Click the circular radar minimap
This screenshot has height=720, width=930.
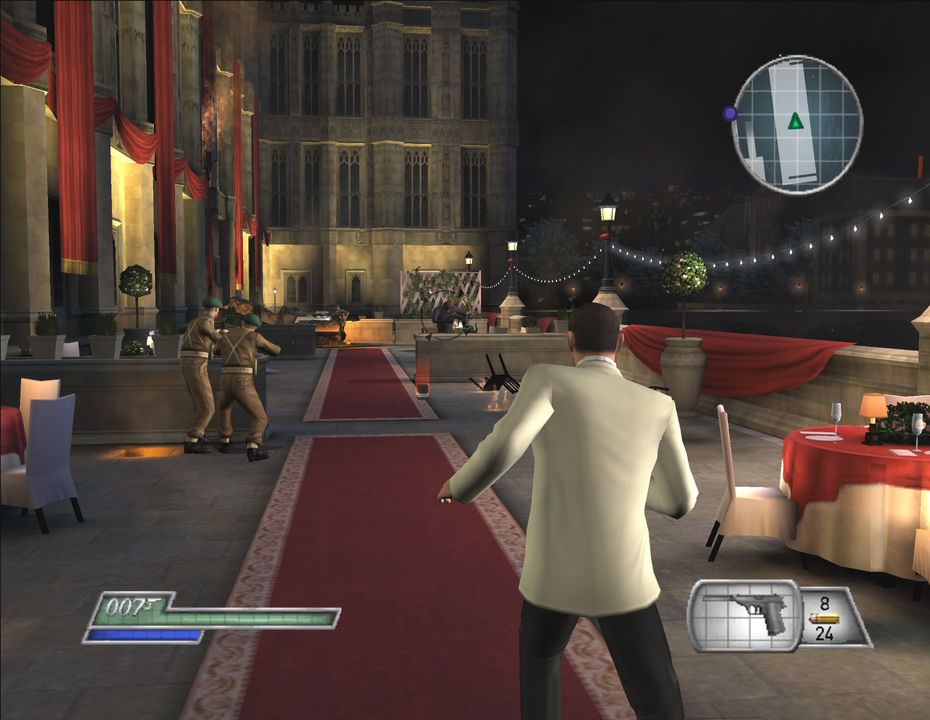[797, 124]
